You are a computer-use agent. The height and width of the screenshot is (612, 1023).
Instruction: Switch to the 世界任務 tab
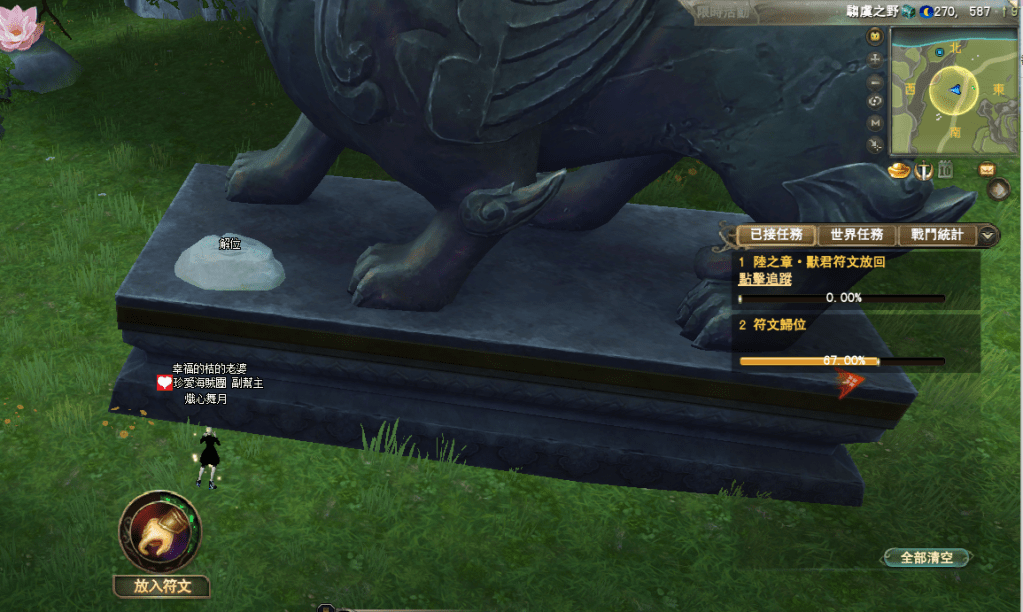coord(856,235)
